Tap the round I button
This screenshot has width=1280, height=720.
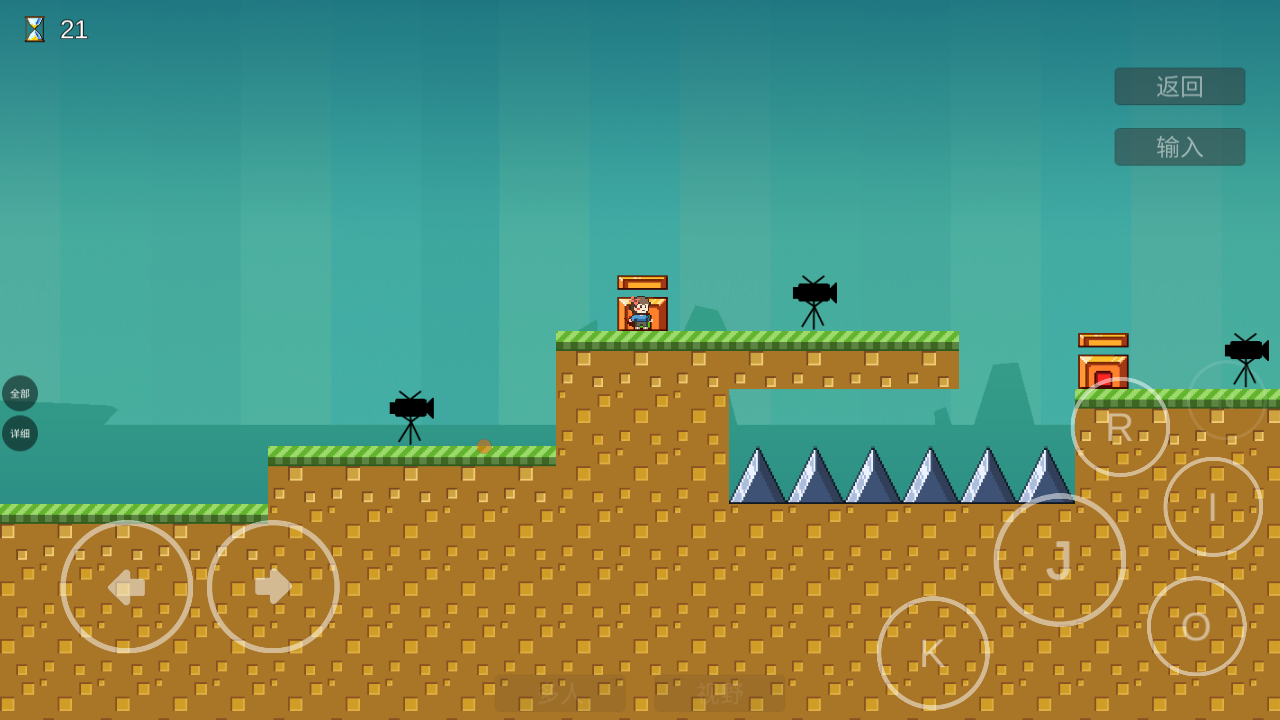(x=1213, y=507)
